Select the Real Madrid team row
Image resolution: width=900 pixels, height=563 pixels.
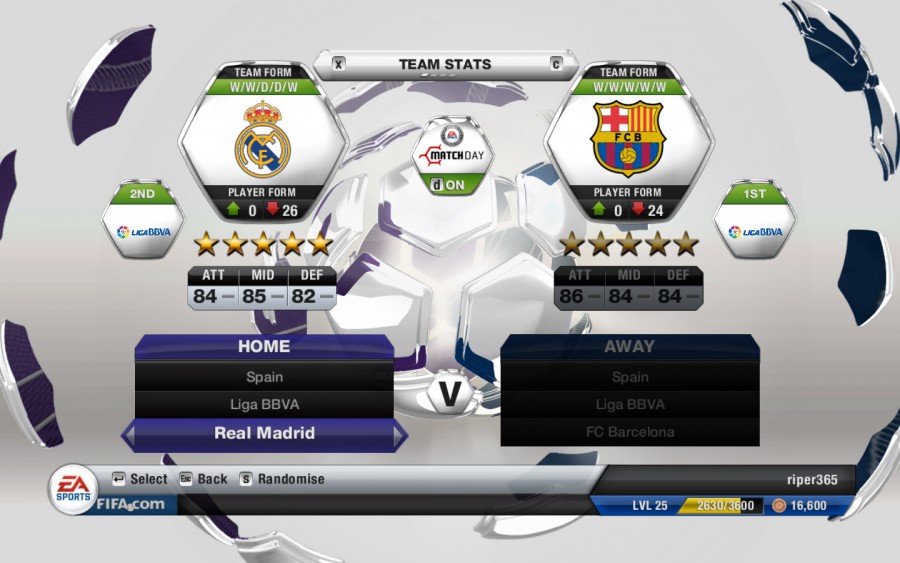coord(264,433)
